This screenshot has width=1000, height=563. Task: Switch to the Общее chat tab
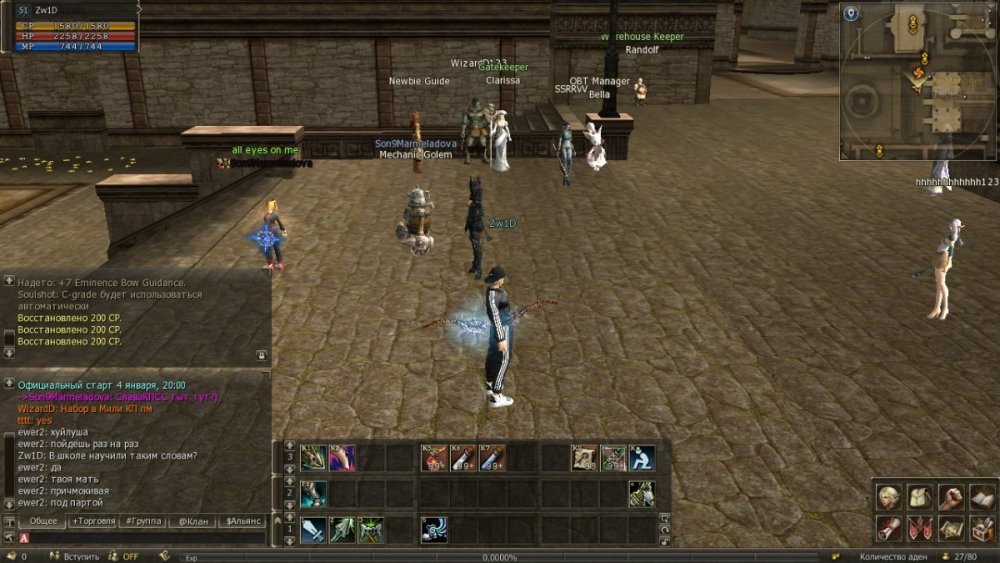[x=43, y=521]
